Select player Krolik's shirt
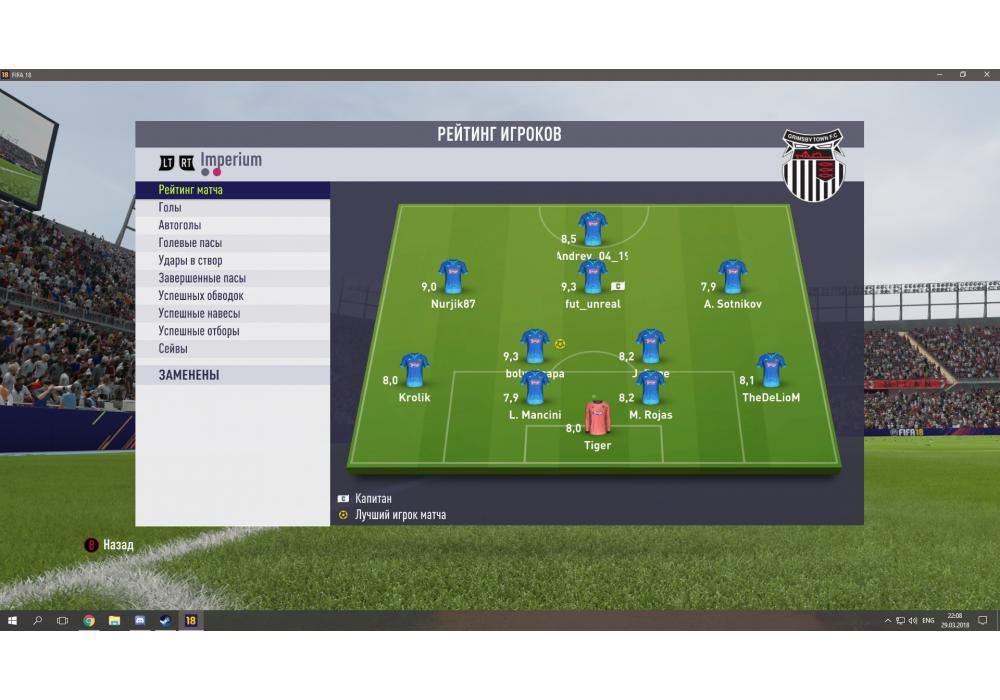This screenshot has height=700, width=1000. pyautogui.click(x=414, y=371)
